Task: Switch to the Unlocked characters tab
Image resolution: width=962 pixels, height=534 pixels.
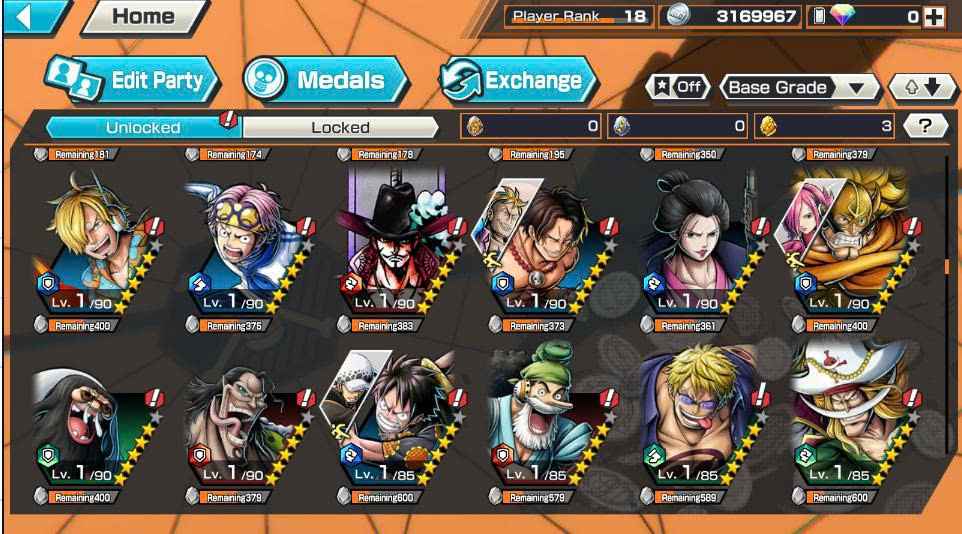Action: [143, 127]
